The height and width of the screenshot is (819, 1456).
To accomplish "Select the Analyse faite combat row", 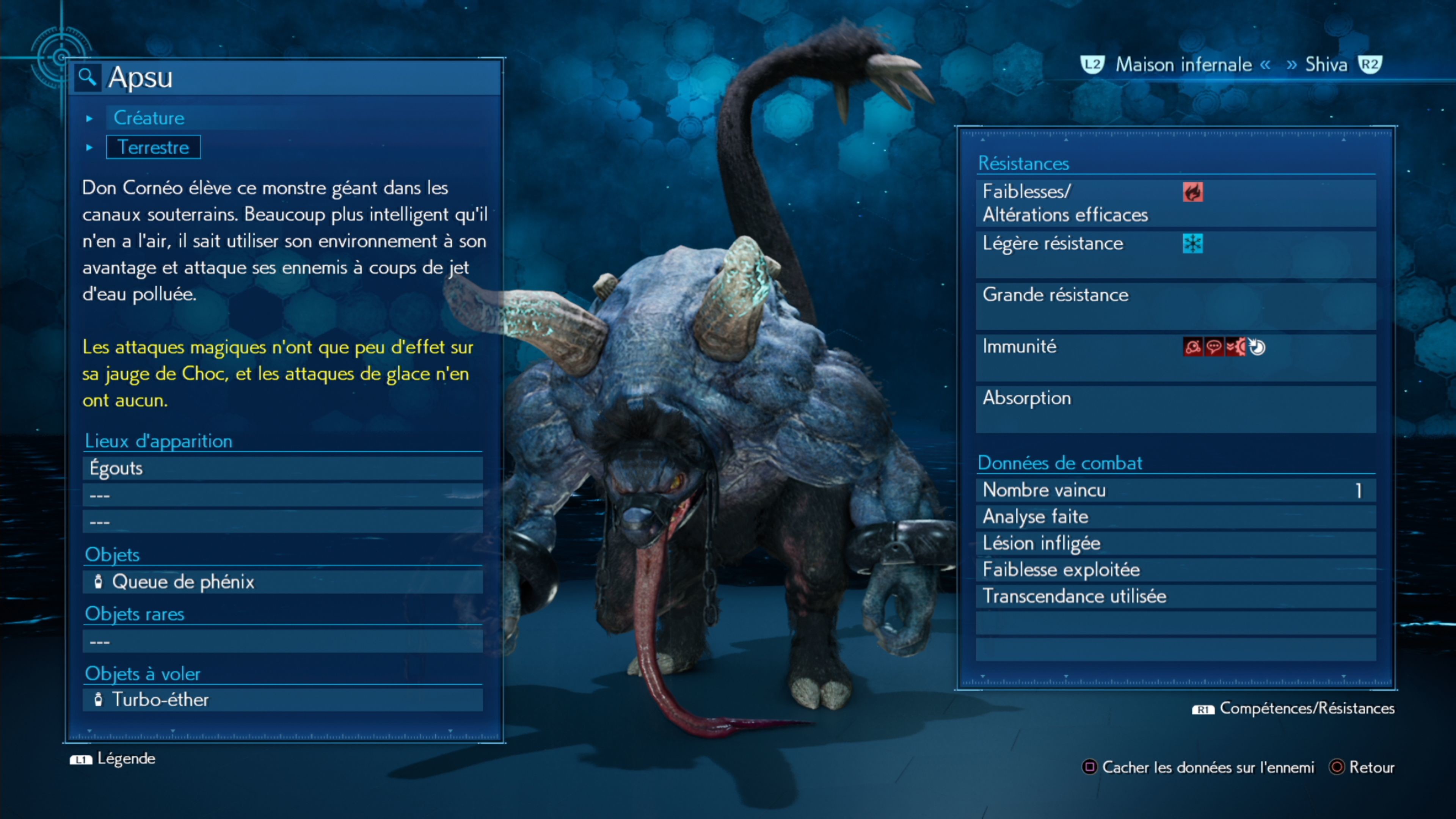I will (1176, 516).
